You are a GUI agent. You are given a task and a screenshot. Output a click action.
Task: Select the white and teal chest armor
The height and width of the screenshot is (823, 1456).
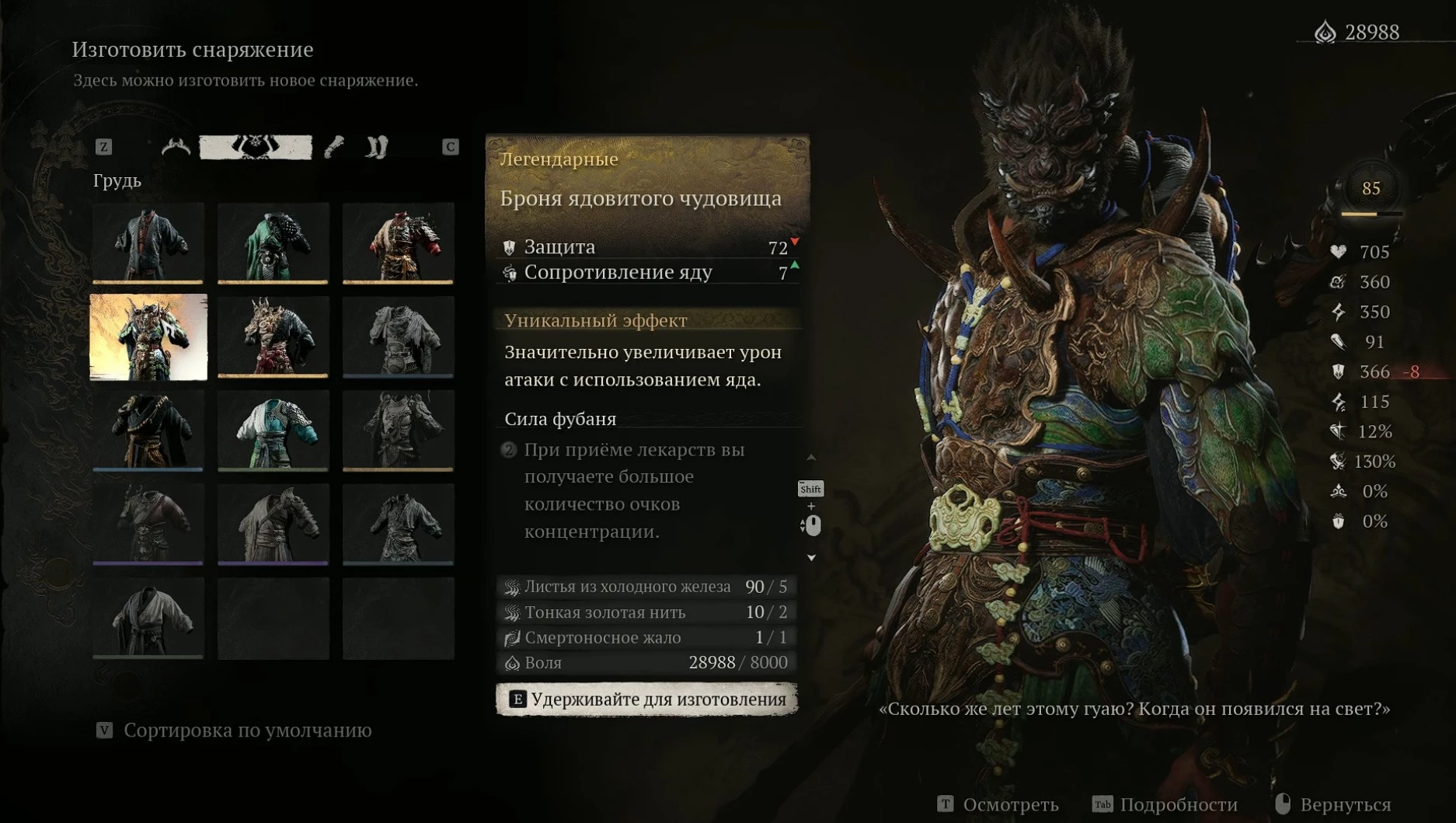tap(273, 431)
